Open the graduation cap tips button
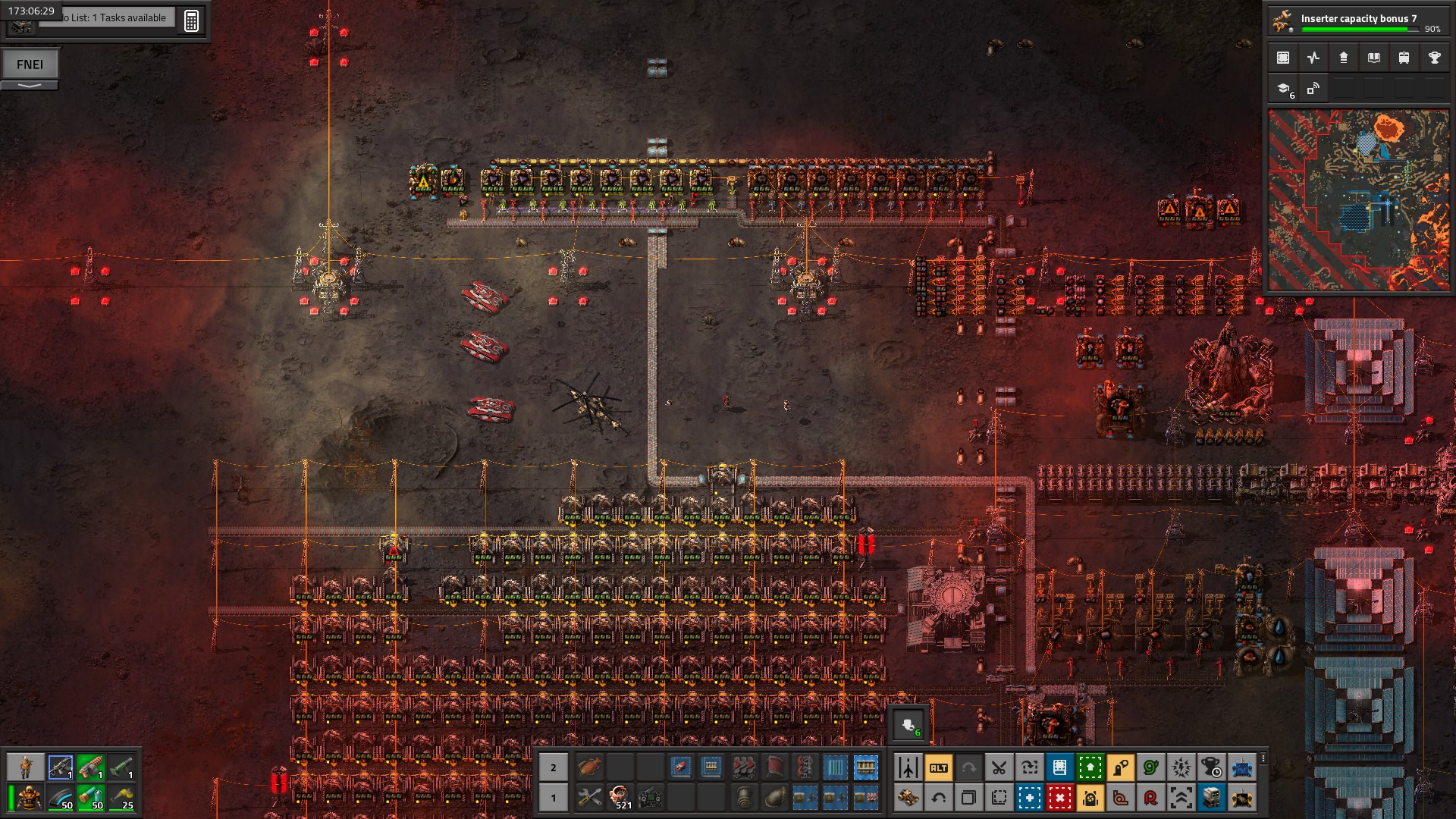Viewport: 1456px width, 819px height. 1284,89
